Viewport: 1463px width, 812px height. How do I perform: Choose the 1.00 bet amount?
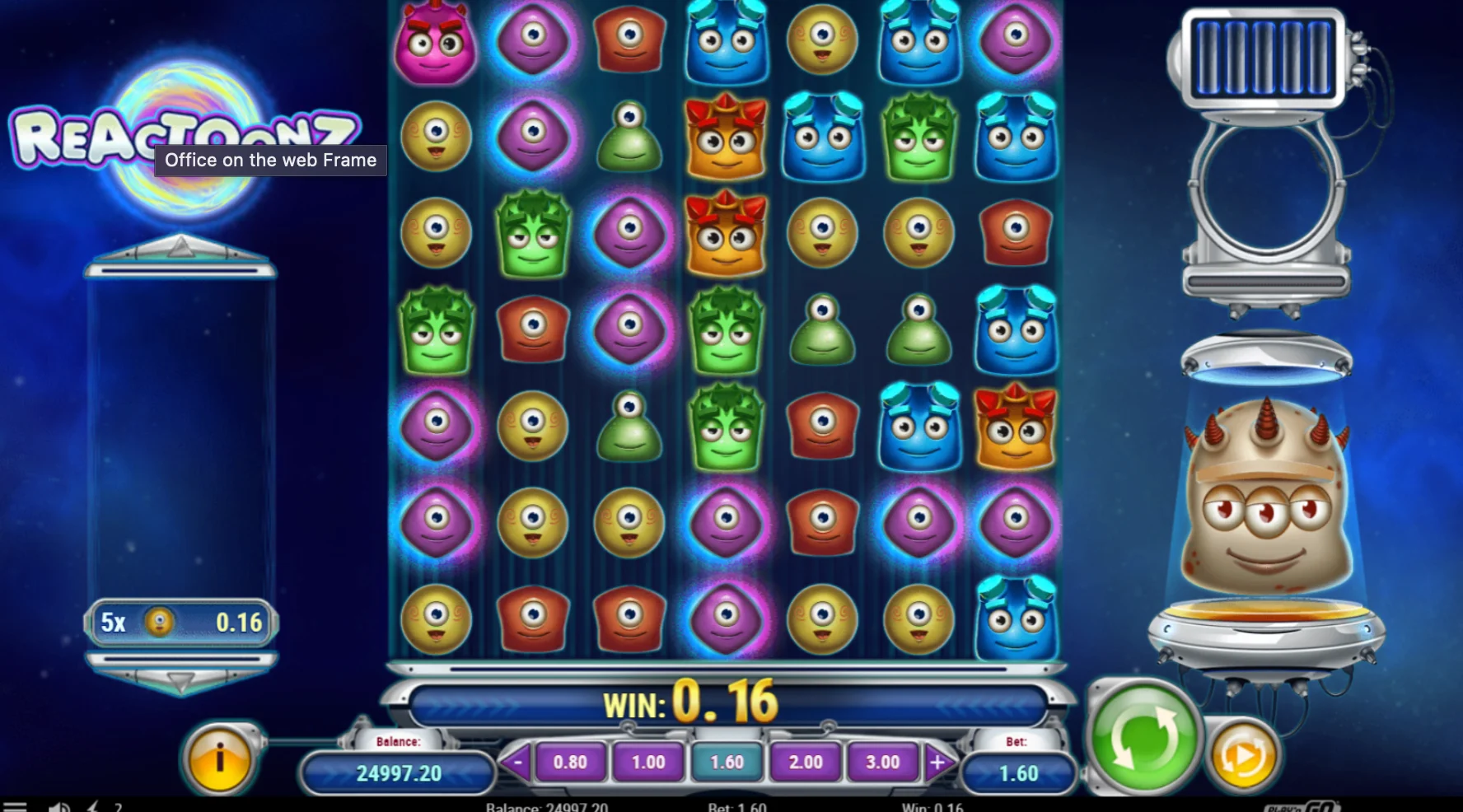648,763
